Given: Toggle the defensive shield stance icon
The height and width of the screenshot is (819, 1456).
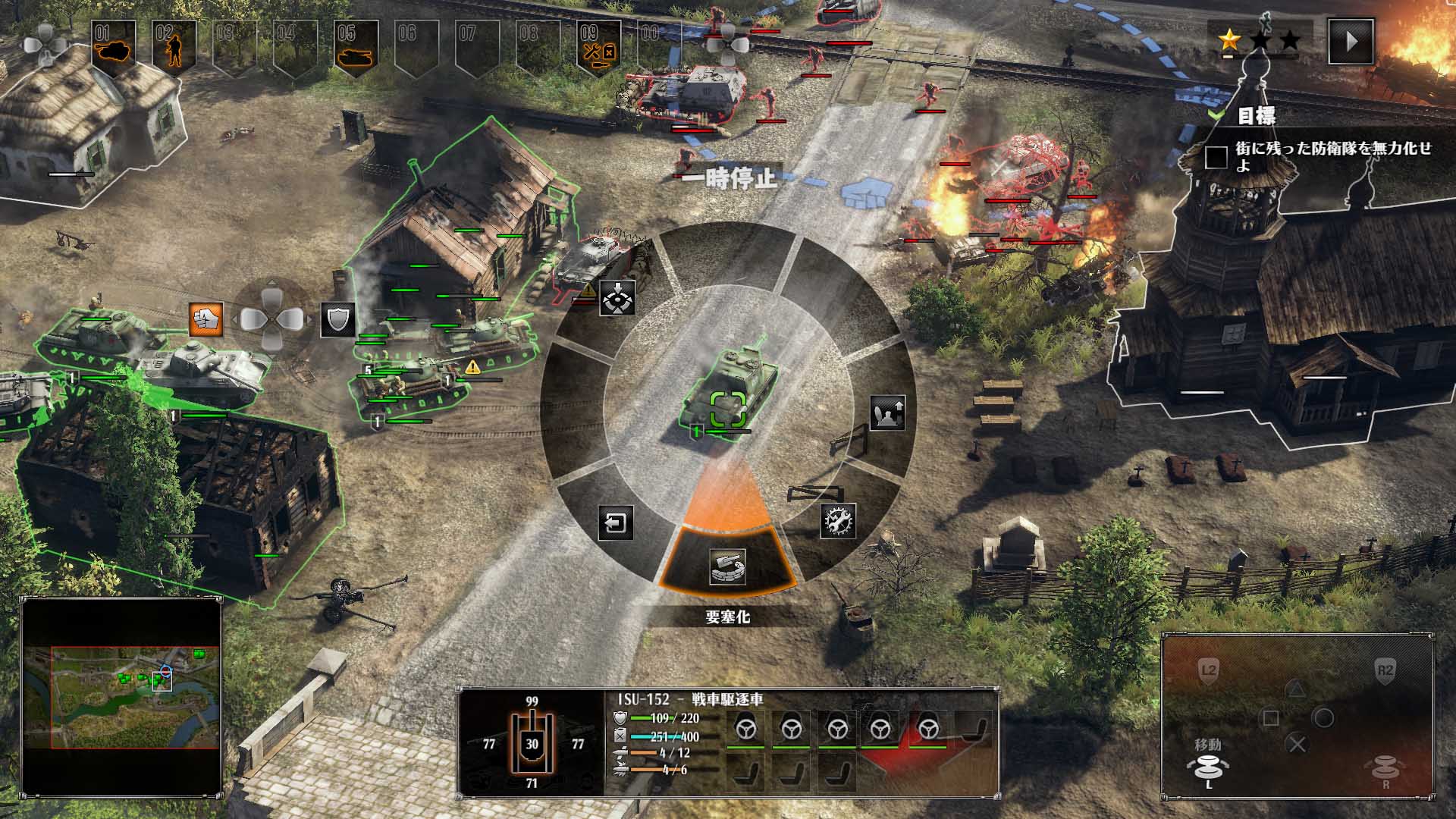Looking at the screenshot, I should click(x=337, y=320).
